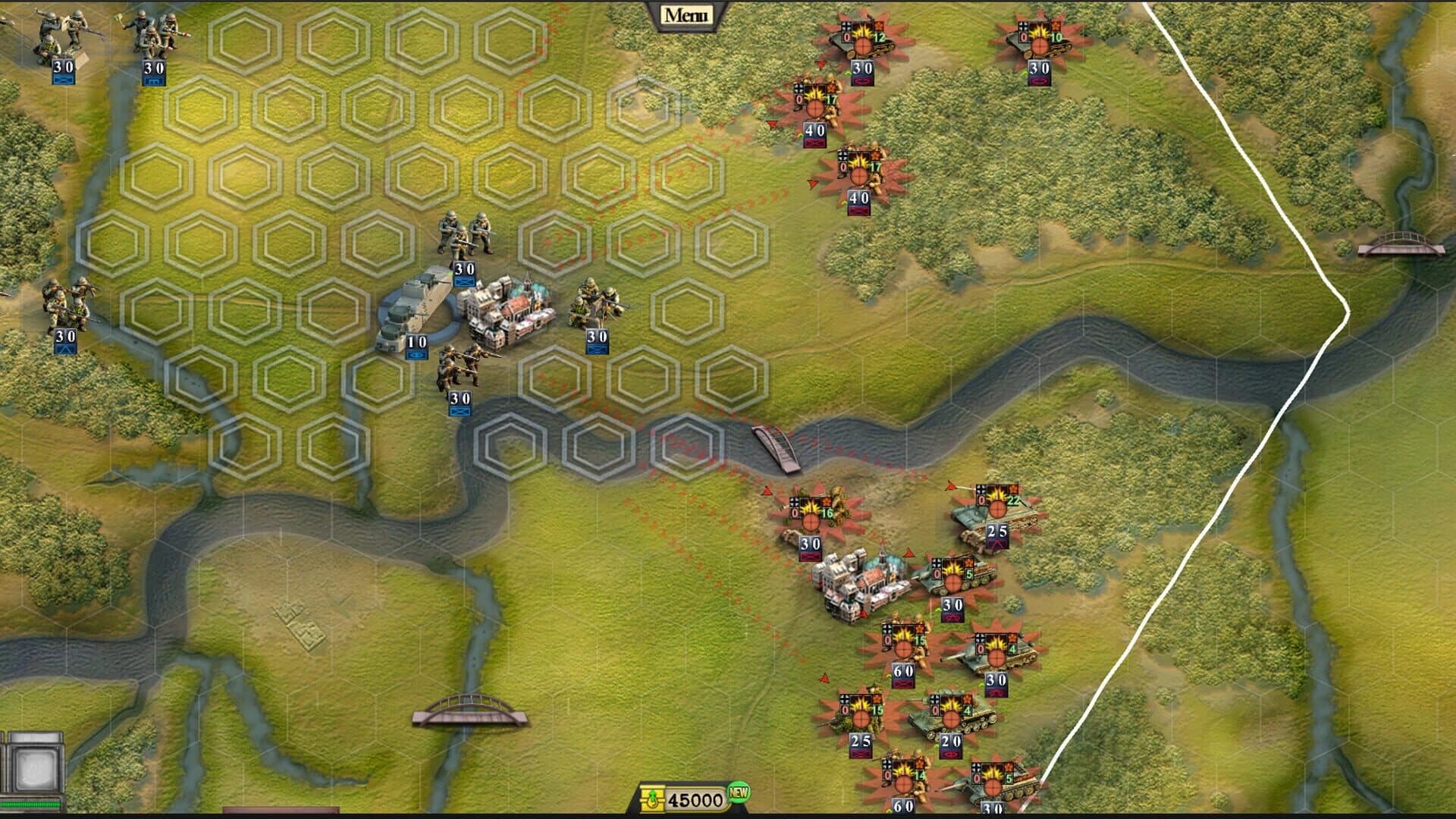Select the Soviet tank unit showing 22

tap(997, 508)
